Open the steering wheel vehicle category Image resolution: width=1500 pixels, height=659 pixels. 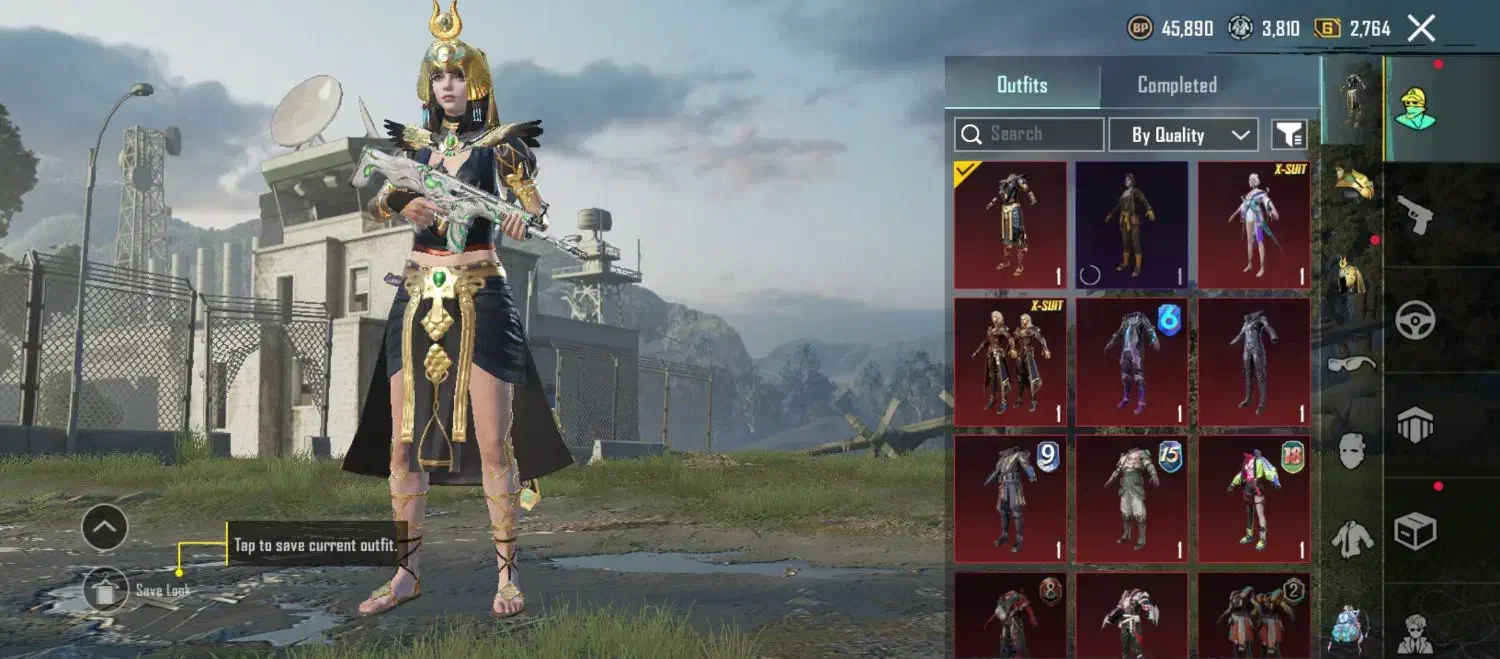coord(1416,321)
